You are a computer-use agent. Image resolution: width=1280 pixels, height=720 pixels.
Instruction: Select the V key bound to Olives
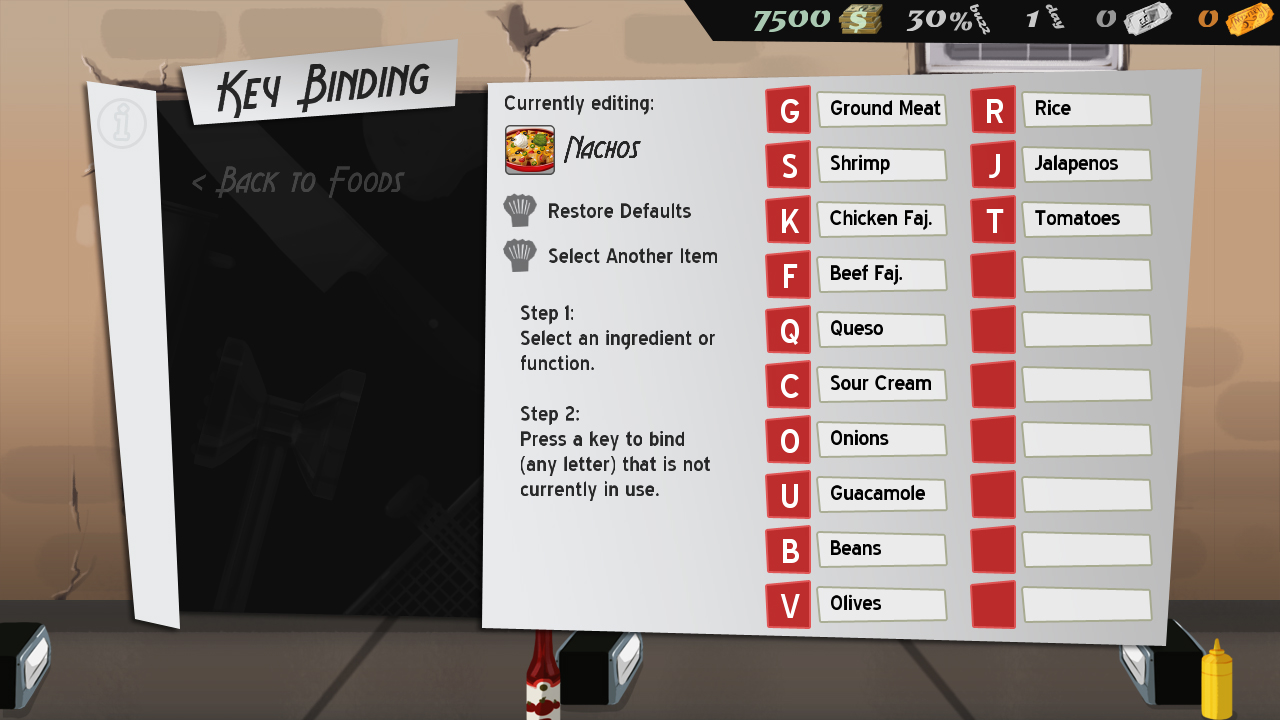pos(788,605)
